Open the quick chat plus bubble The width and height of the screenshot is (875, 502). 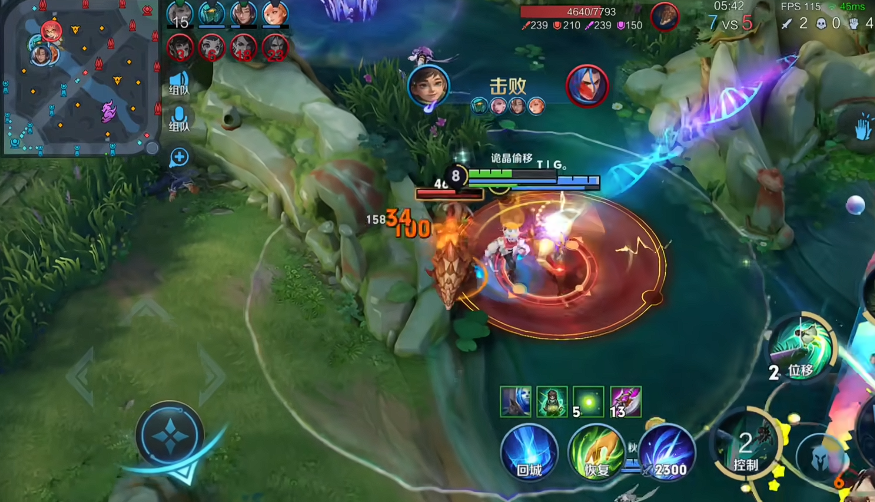(x=179, y=156)
